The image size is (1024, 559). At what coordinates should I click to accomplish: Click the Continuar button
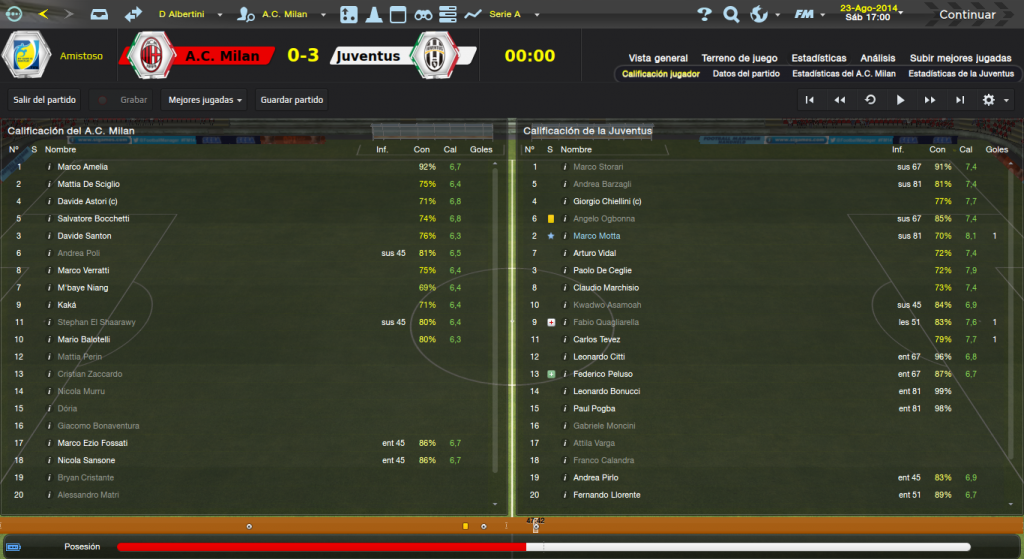[966, 15]
